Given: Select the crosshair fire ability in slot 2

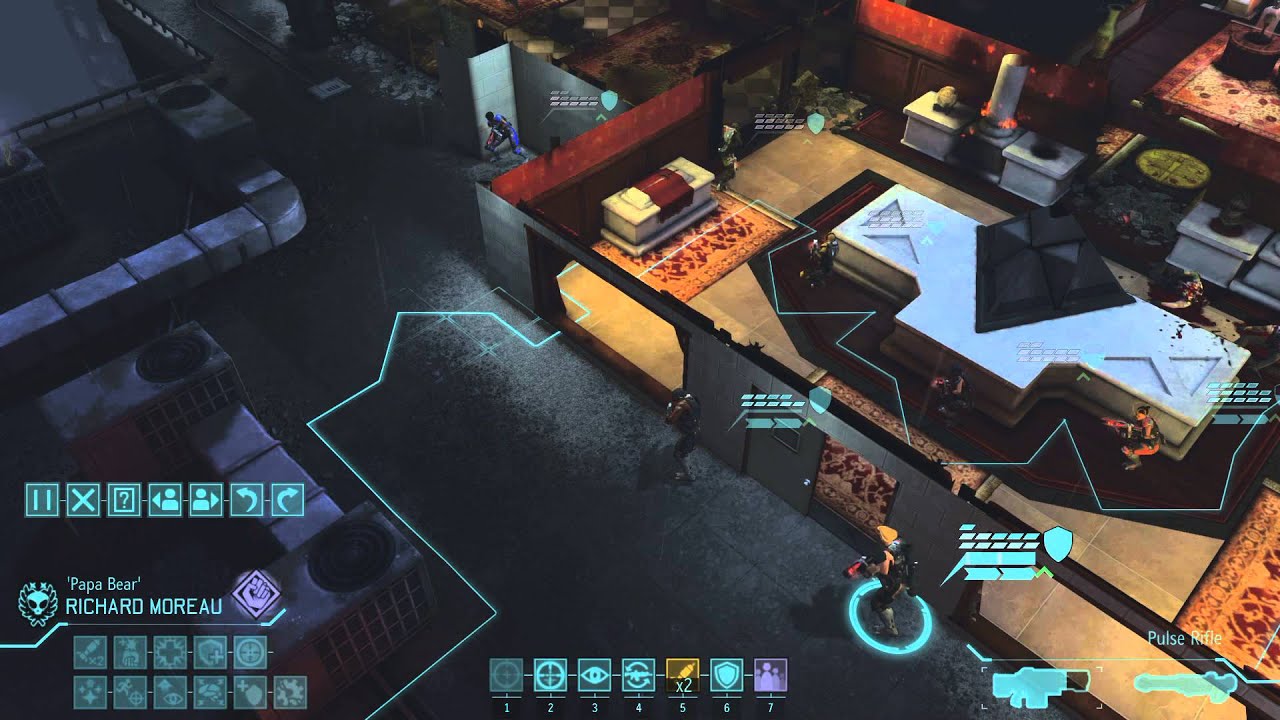Looking at the screenshot, I should (550, 676).
